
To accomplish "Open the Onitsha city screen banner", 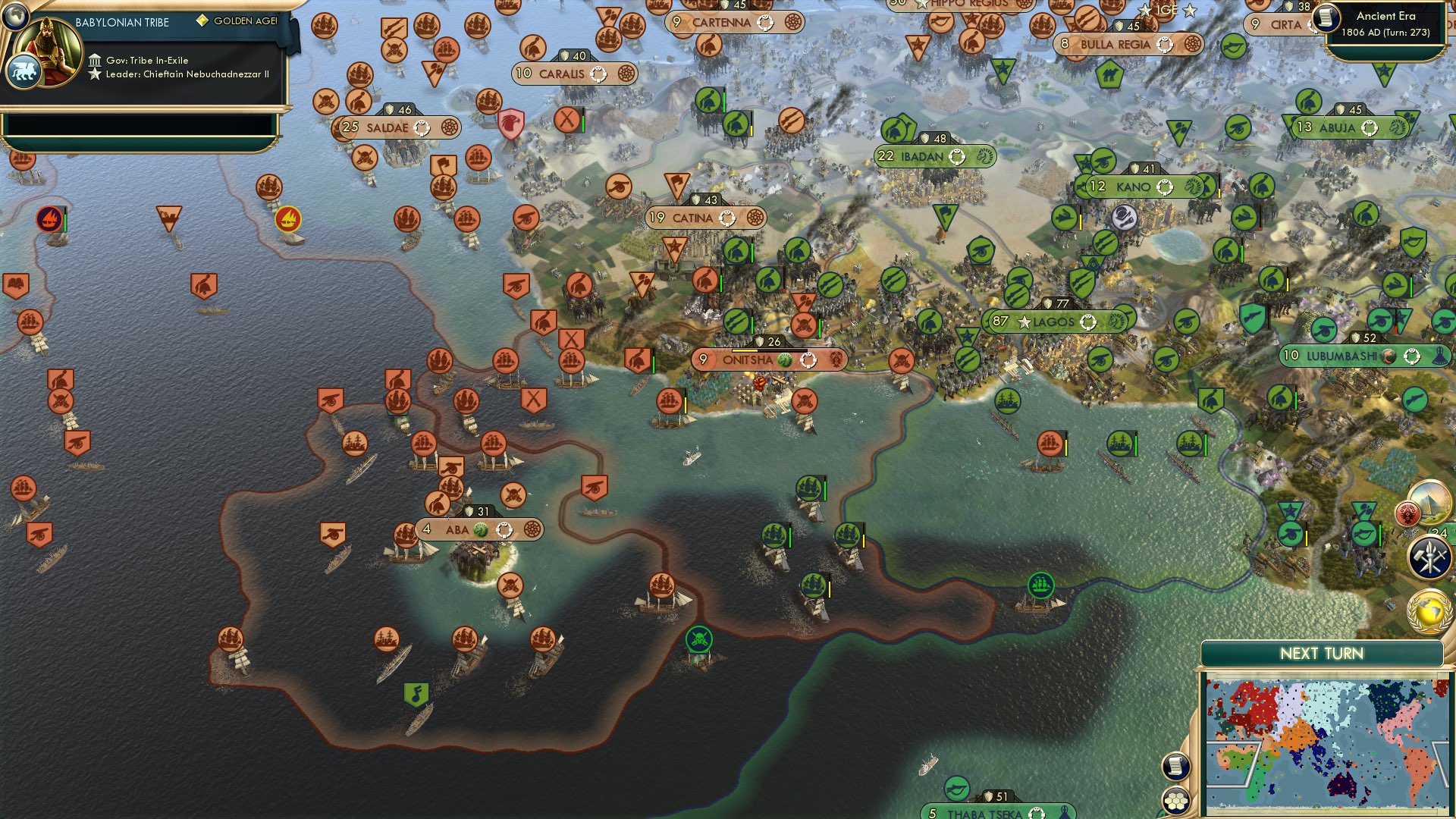I will pos(770,360).
